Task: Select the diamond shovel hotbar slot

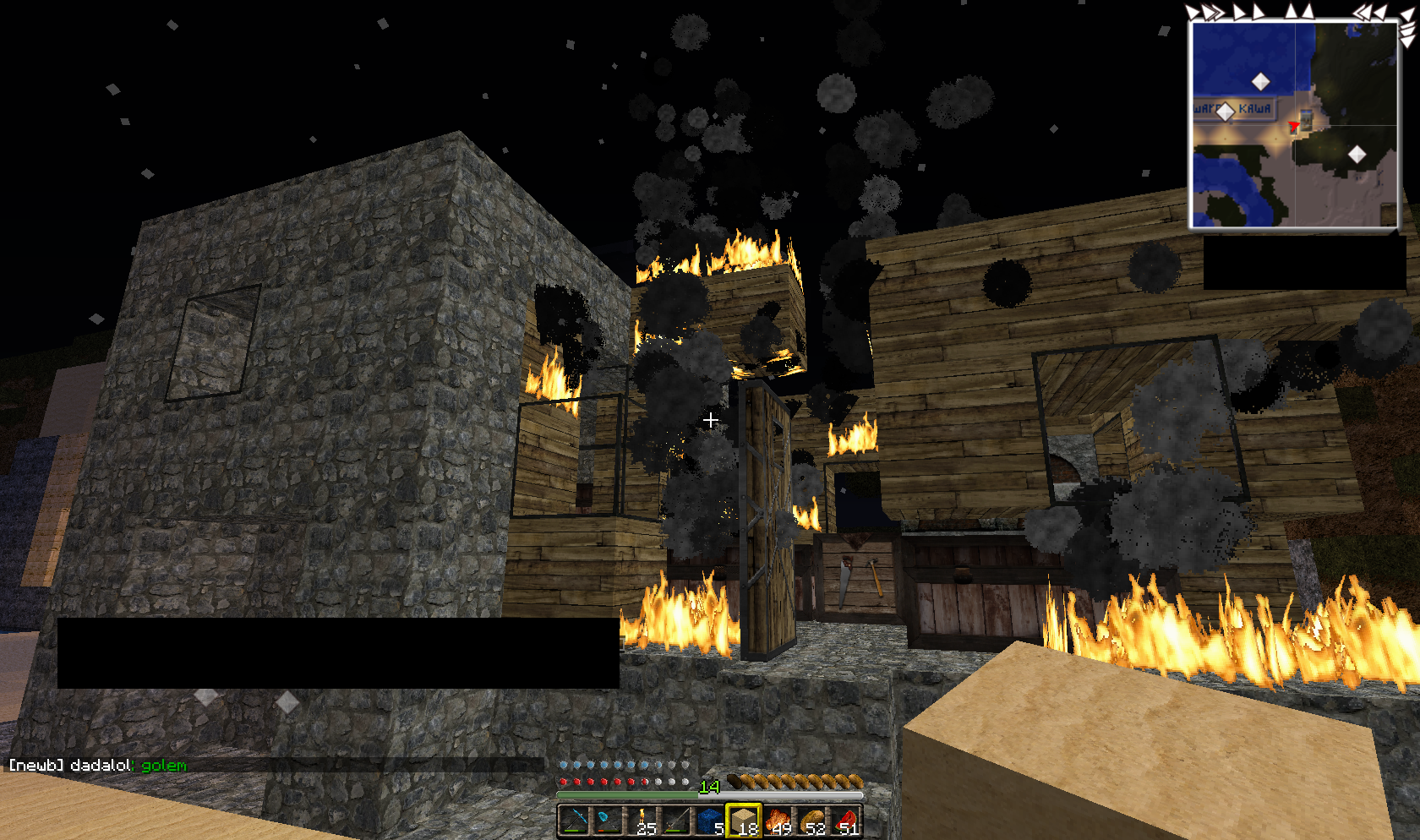Action: [608, 821]
